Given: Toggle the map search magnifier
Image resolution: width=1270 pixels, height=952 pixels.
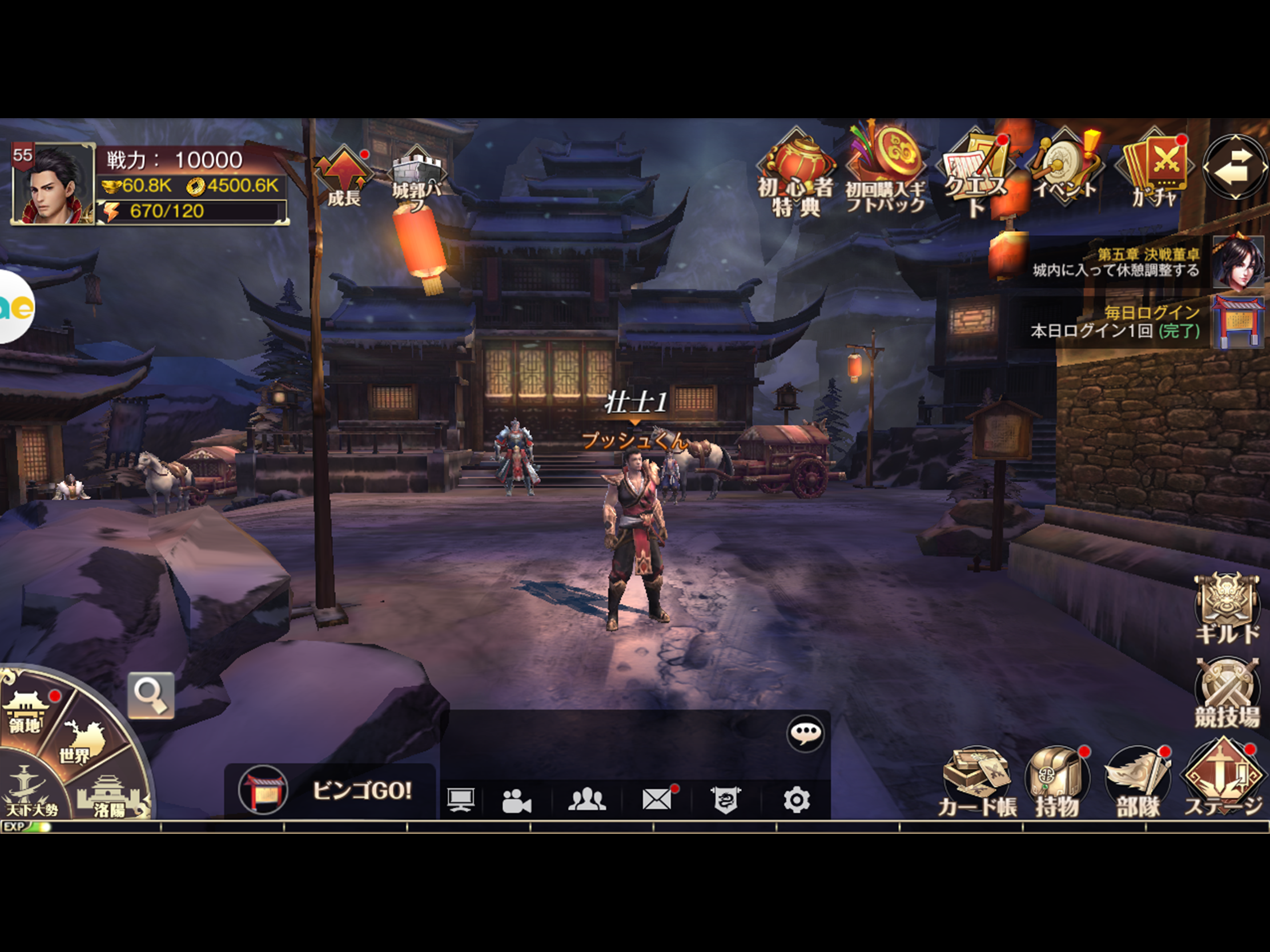Looking at the screenshot, I should click(152, 695).
